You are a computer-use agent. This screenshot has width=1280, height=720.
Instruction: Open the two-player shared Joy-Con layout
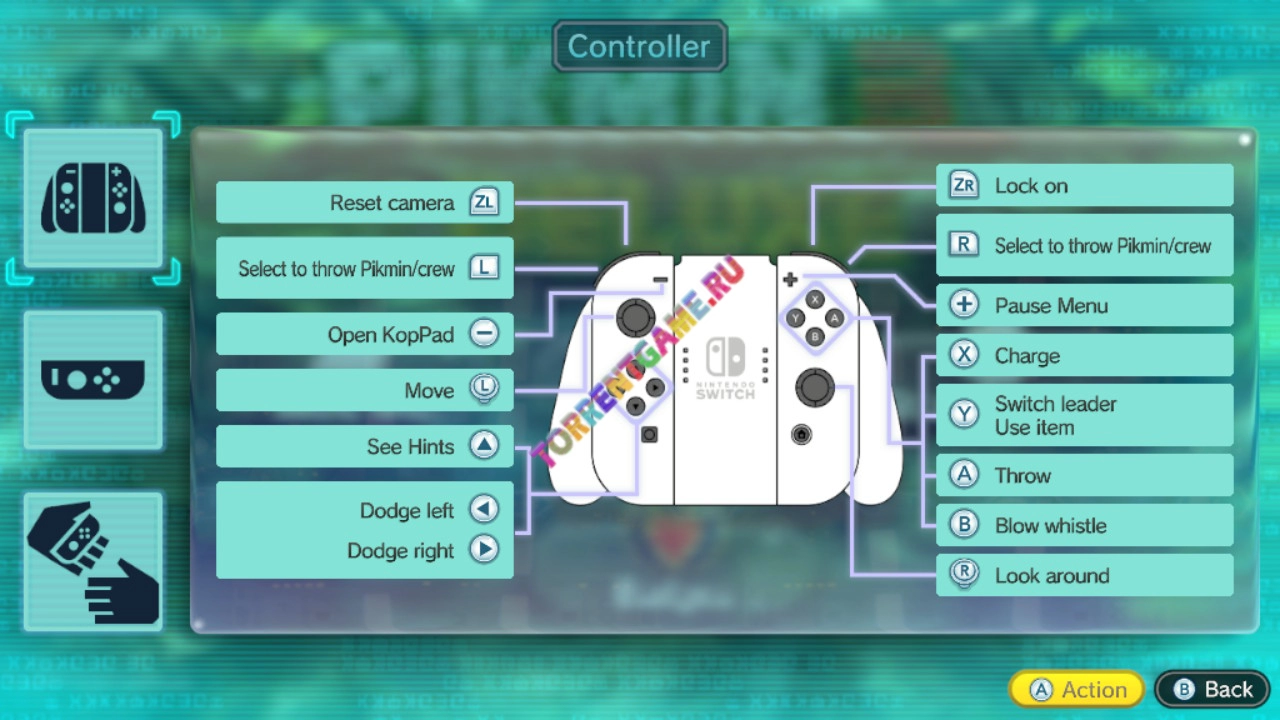(93, 562)
